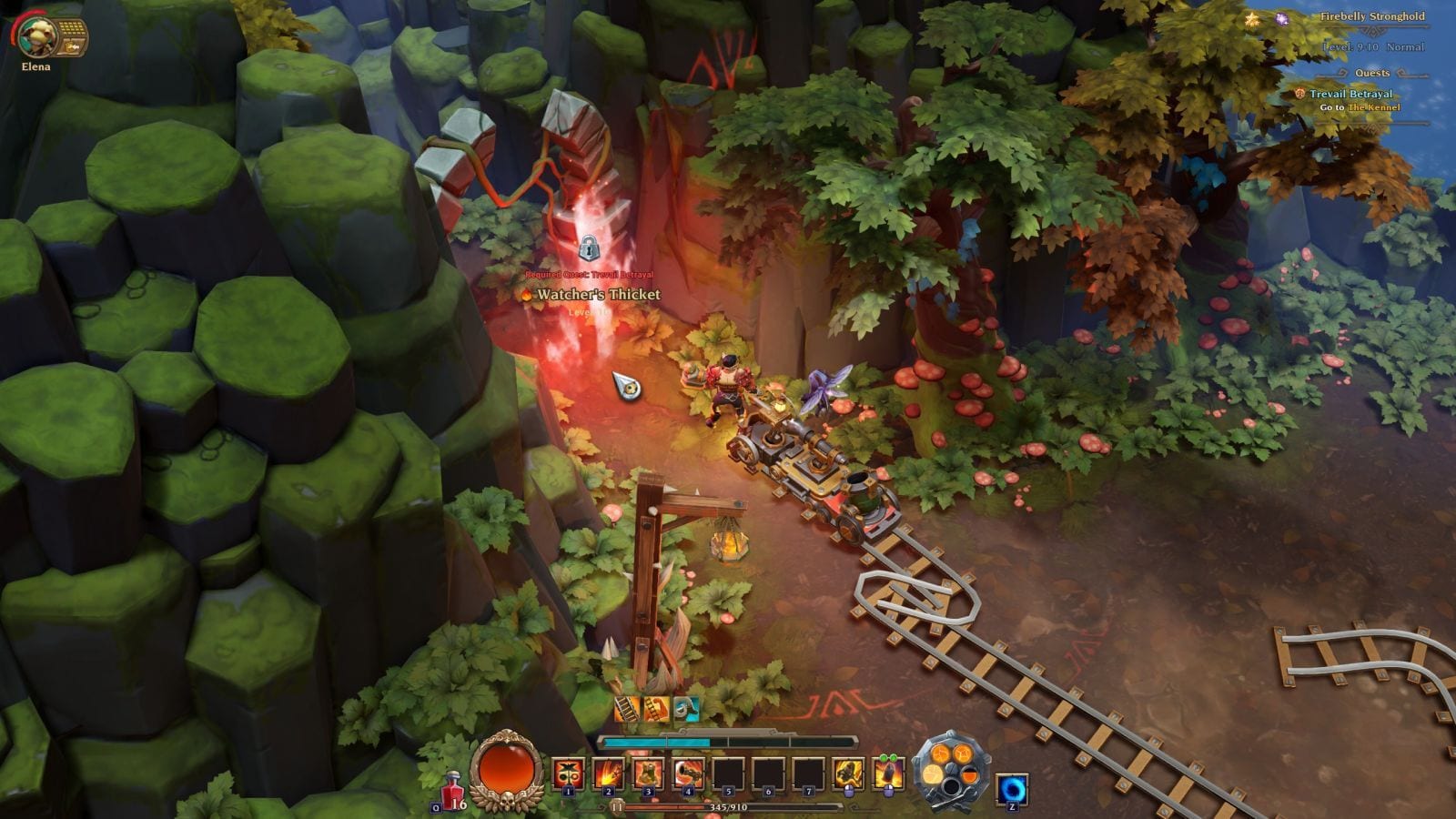The image size is (1456, 819).
Task: Select the Trevail Betrayal quest entry
Action: (x=1350, y=94)
